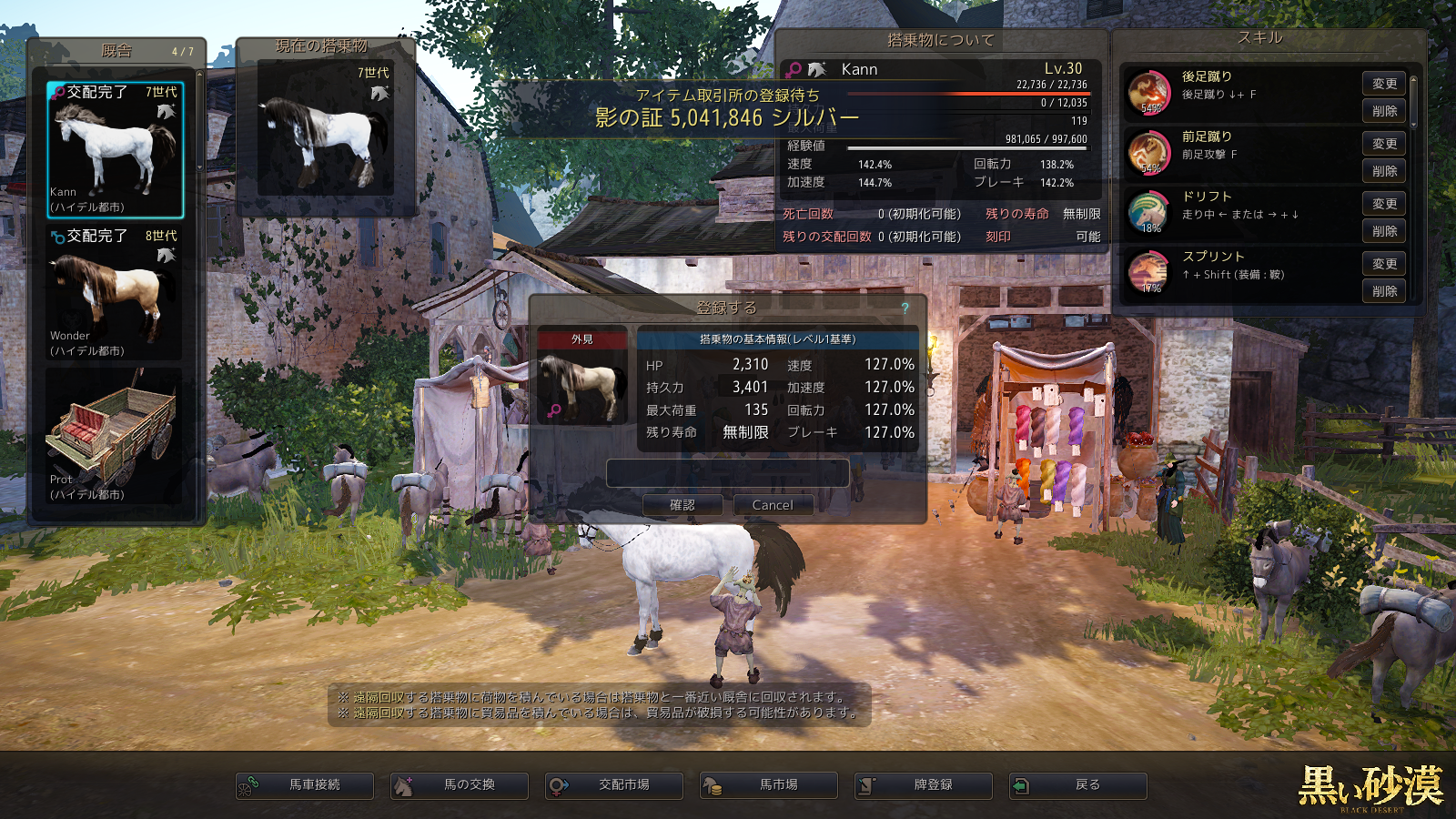1456x819 pixels.
Task: Choose the wagon Prot in the stable list
Action: point(115,437)
